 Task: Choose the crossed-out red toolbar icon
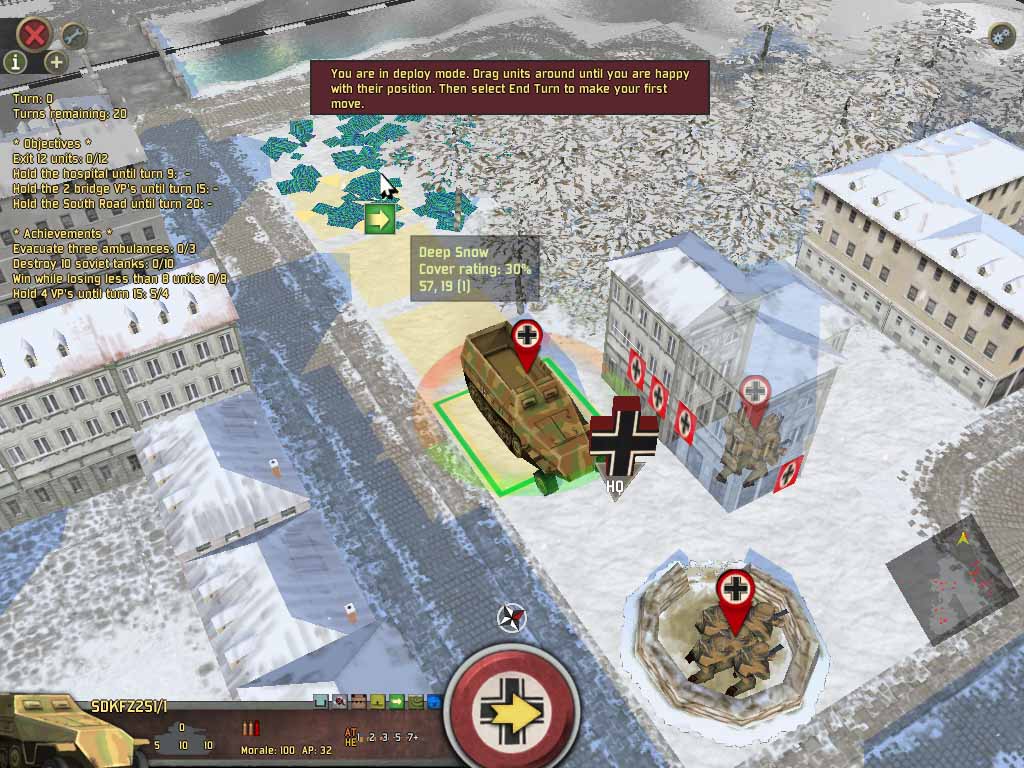[340, 702]
